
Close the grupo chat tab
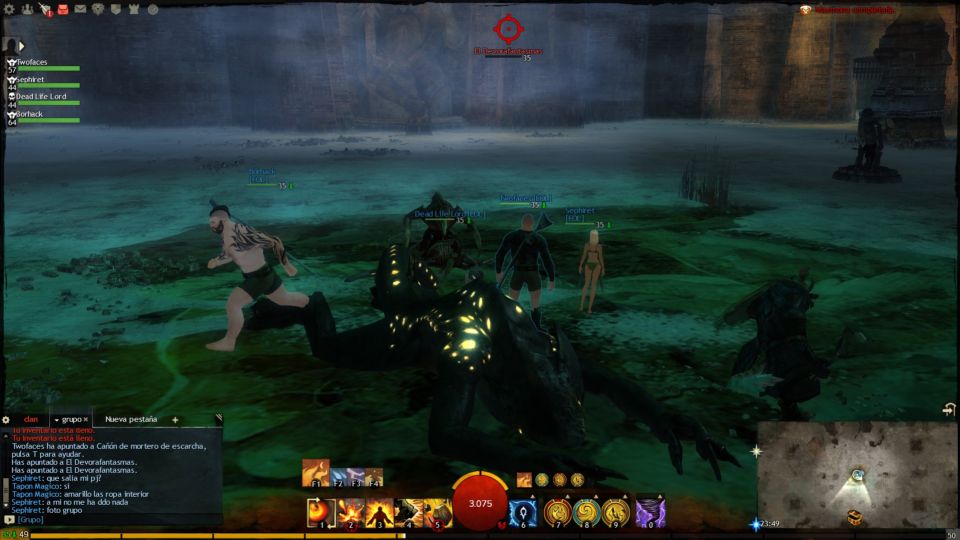point(87,420)
